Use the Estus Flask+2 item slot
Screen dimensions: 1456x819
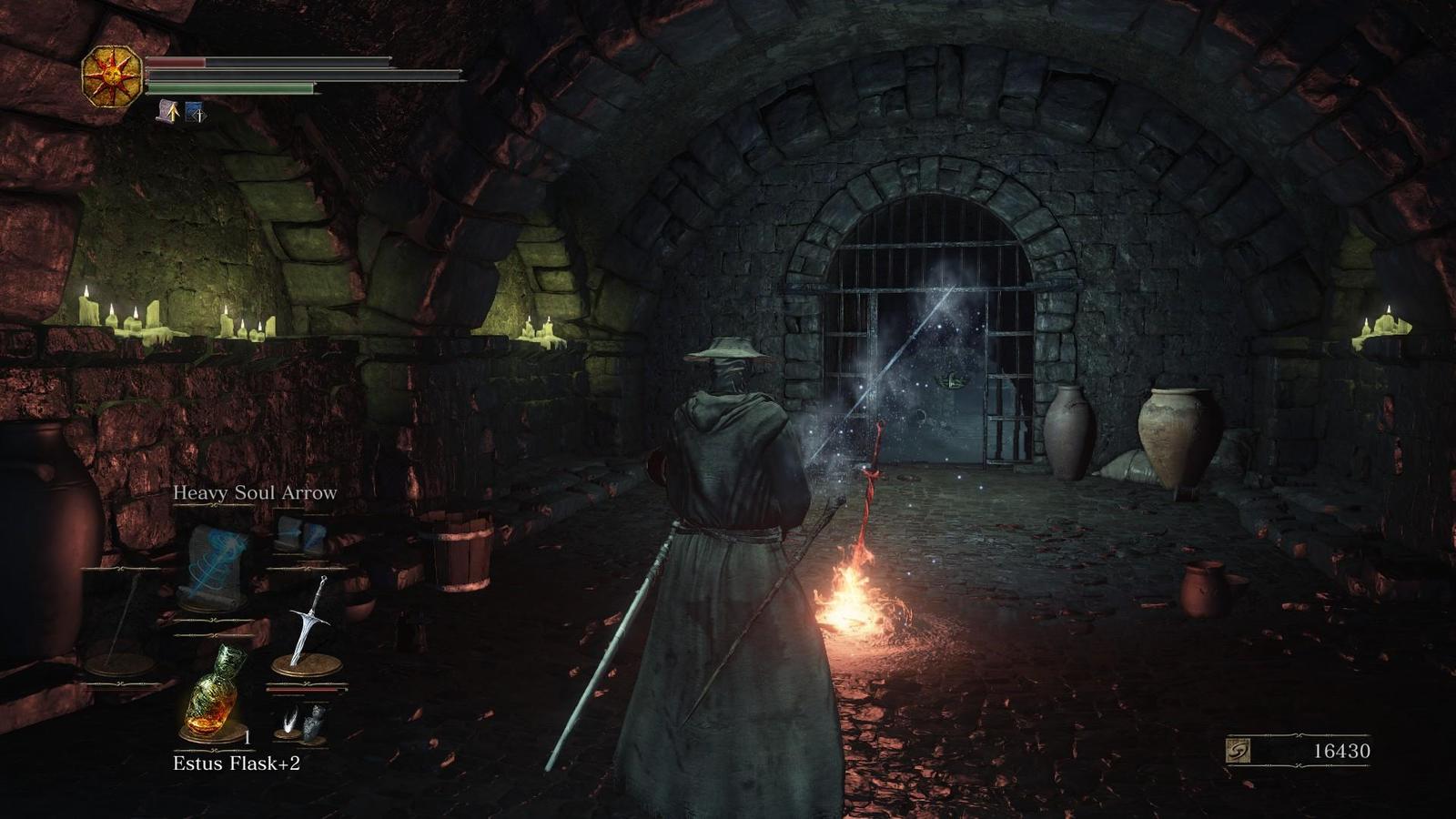coord(213,694)
